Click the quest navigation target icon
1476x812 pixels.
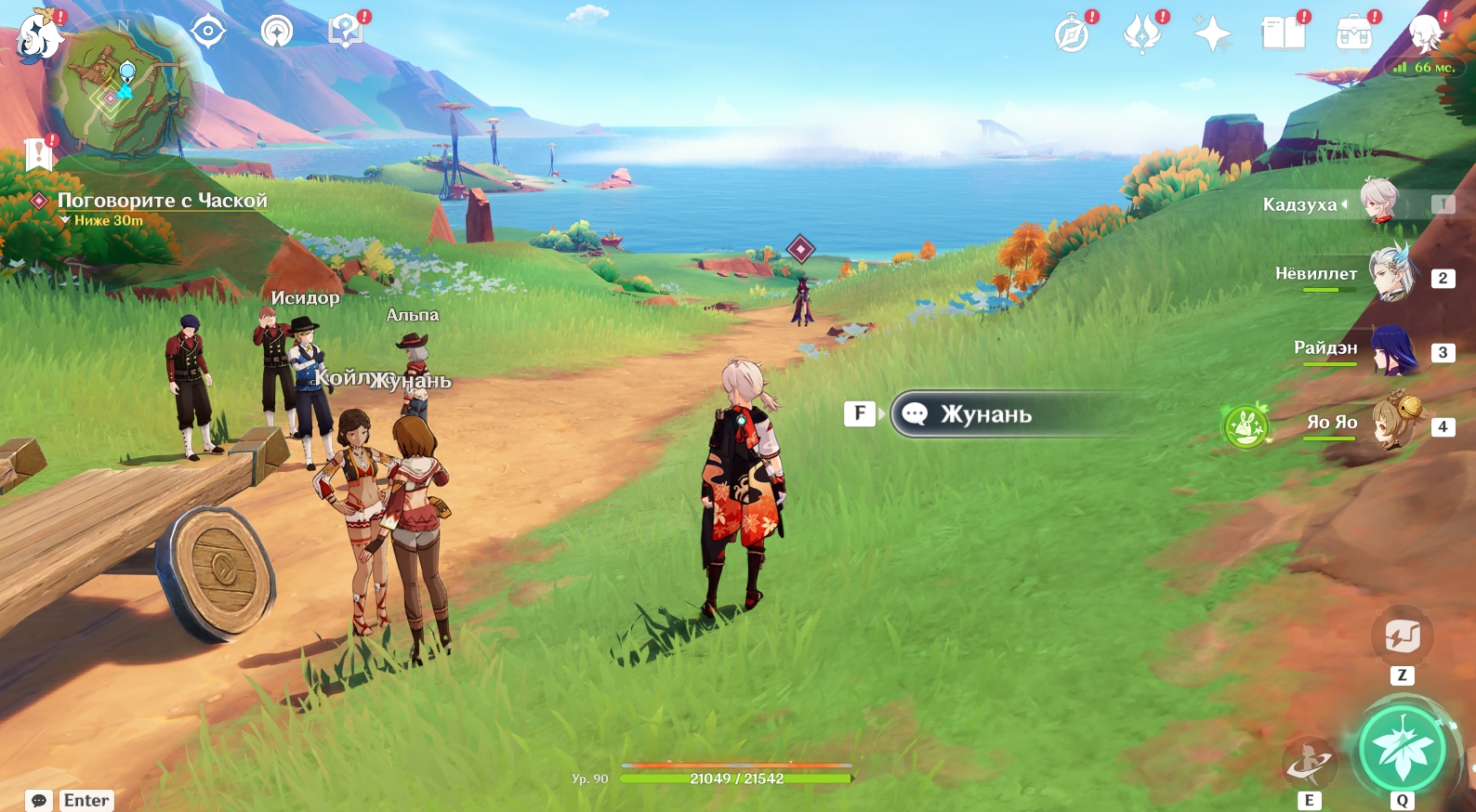point(208,32)
